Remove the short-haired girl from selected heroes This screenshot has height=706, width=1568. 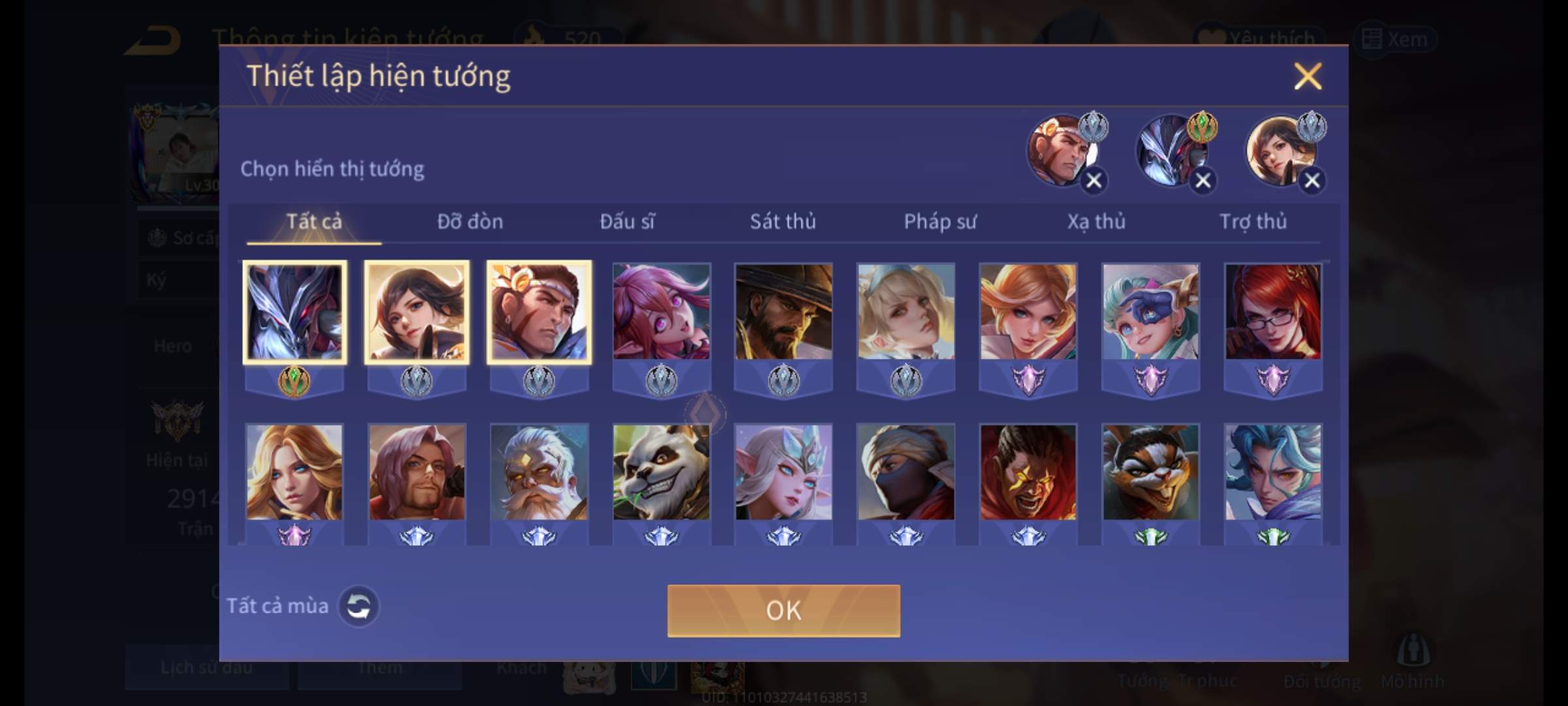pos(1312,180)
